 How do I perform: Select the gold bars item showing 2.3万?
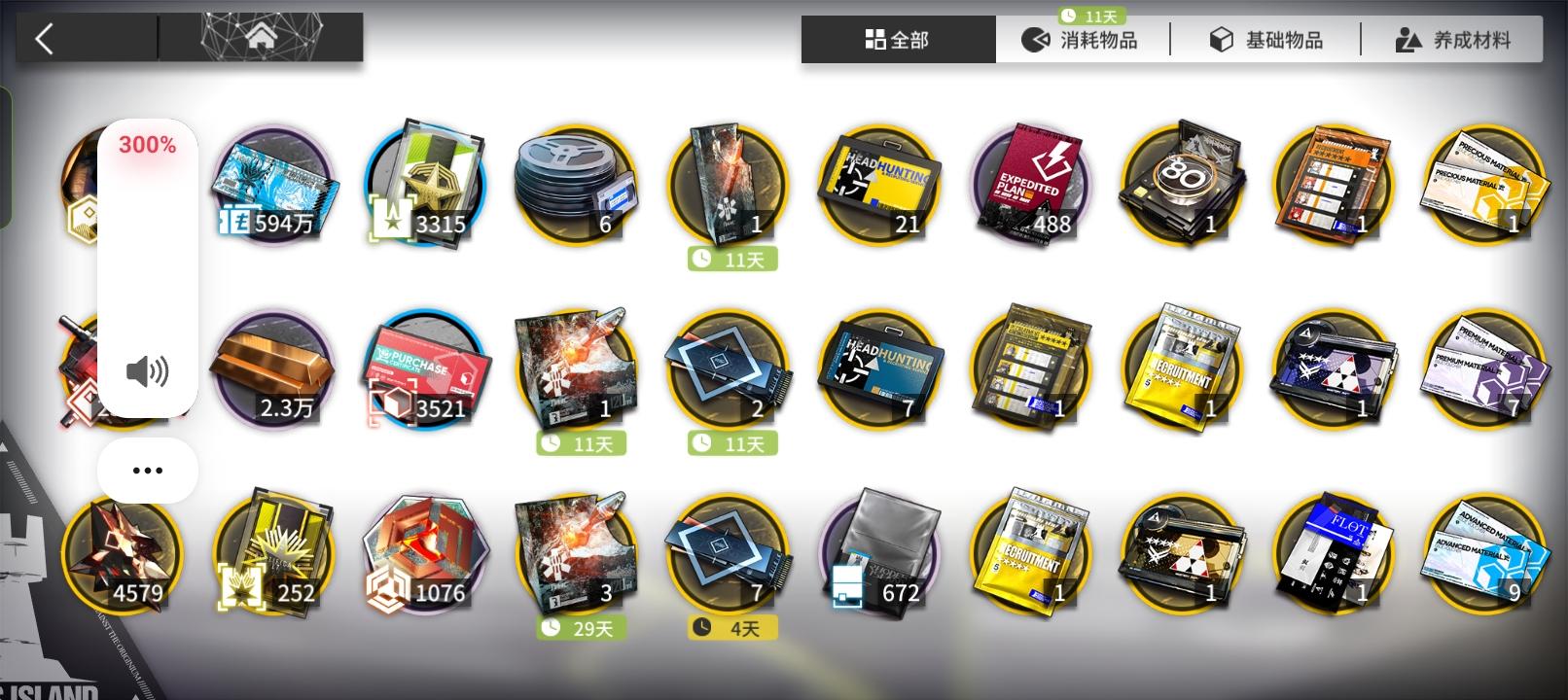(x=274, y=369)
